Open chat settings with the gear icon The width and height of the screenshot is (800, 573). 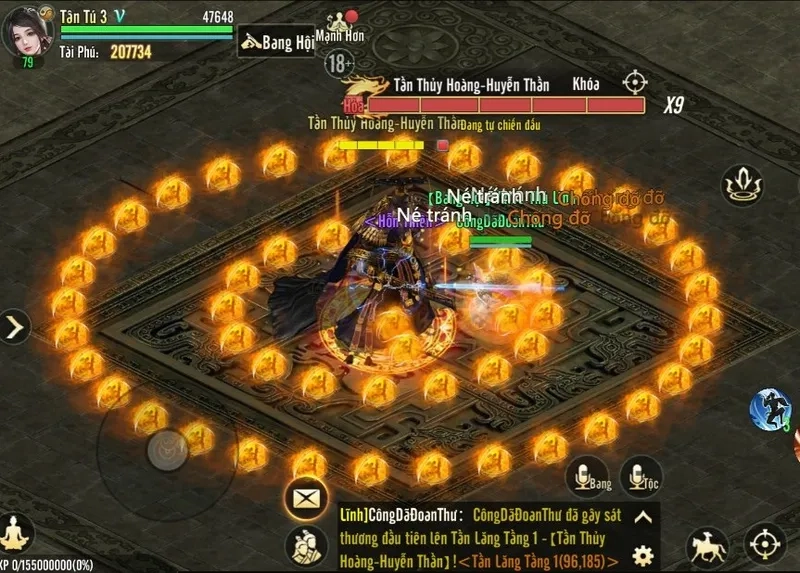tap(644, 555)
